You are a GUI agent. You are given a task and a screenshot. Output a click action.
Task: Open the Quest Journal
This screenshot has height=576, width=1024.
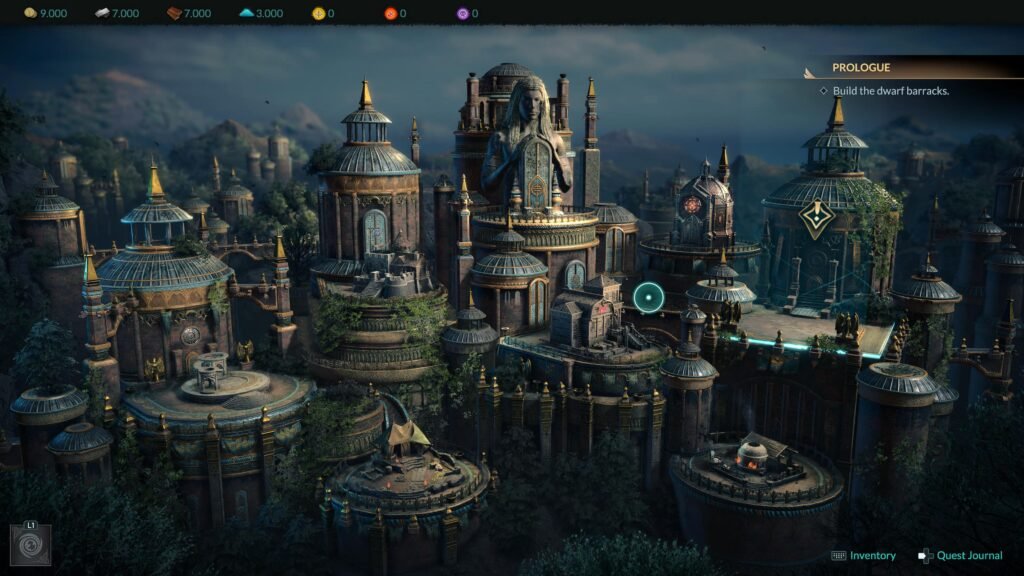tap(960, 556)
